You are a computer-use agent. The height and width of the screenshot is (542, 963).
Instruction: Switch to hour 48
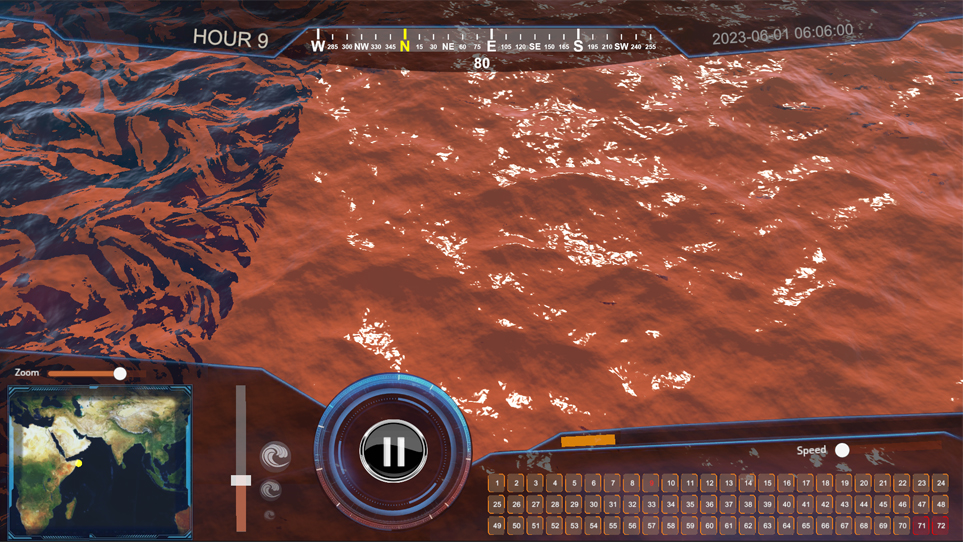tap(940, 504)
